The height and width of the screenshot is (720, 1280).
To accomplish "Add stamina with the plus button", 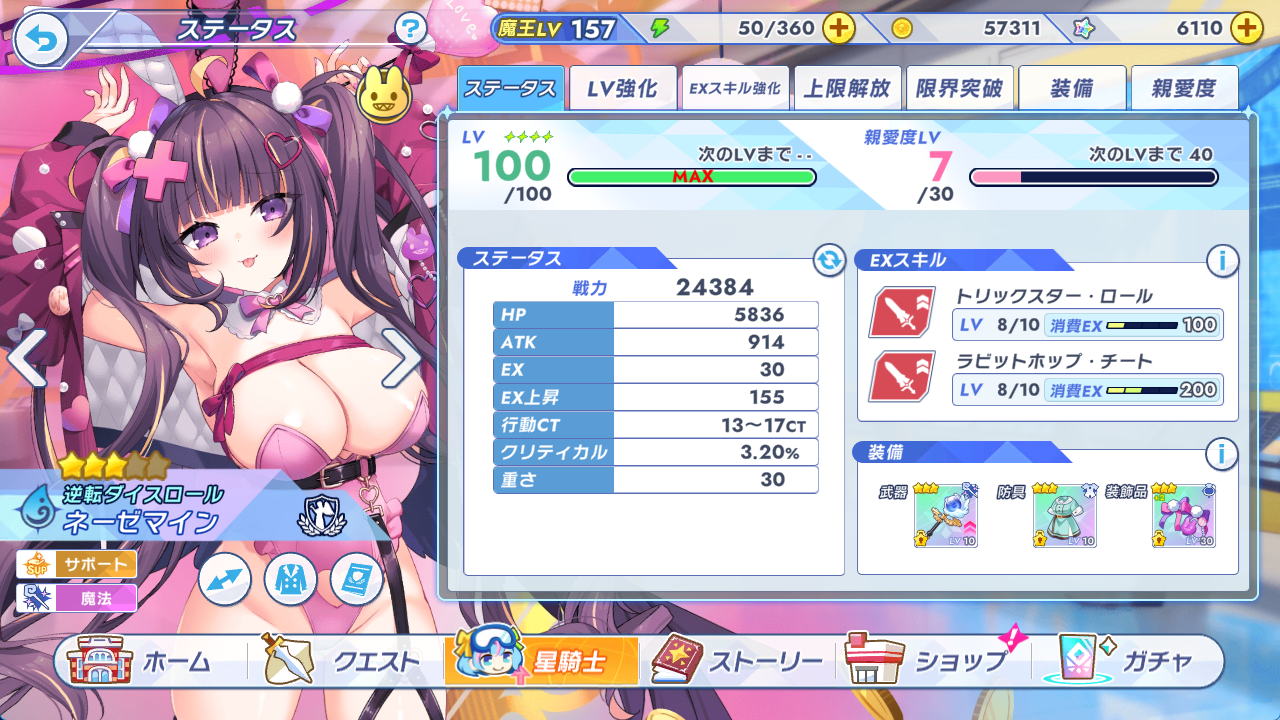I will coord(838,28).
